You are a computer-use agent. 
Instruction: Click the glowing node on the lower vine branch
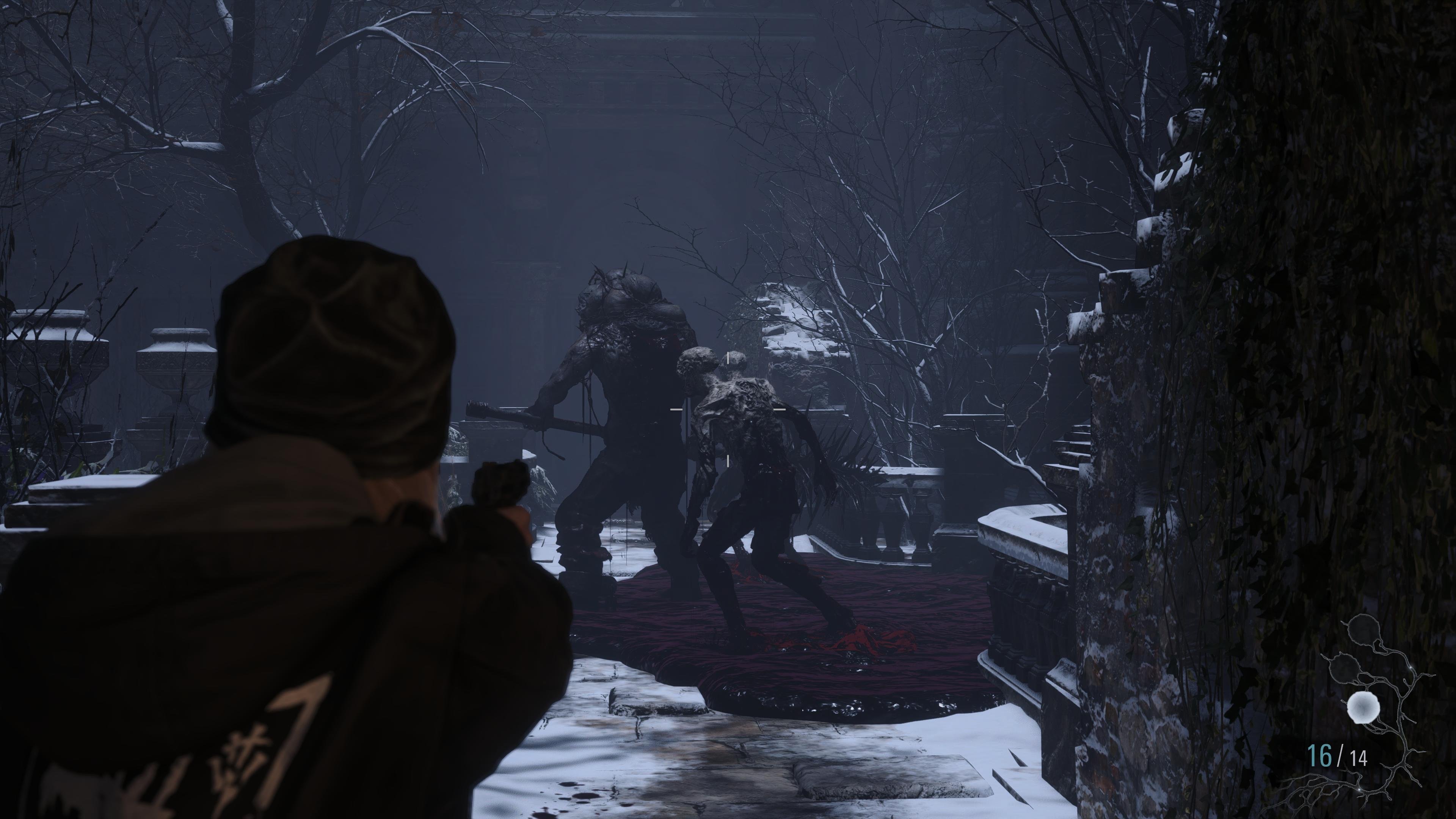coord(1360,789)
